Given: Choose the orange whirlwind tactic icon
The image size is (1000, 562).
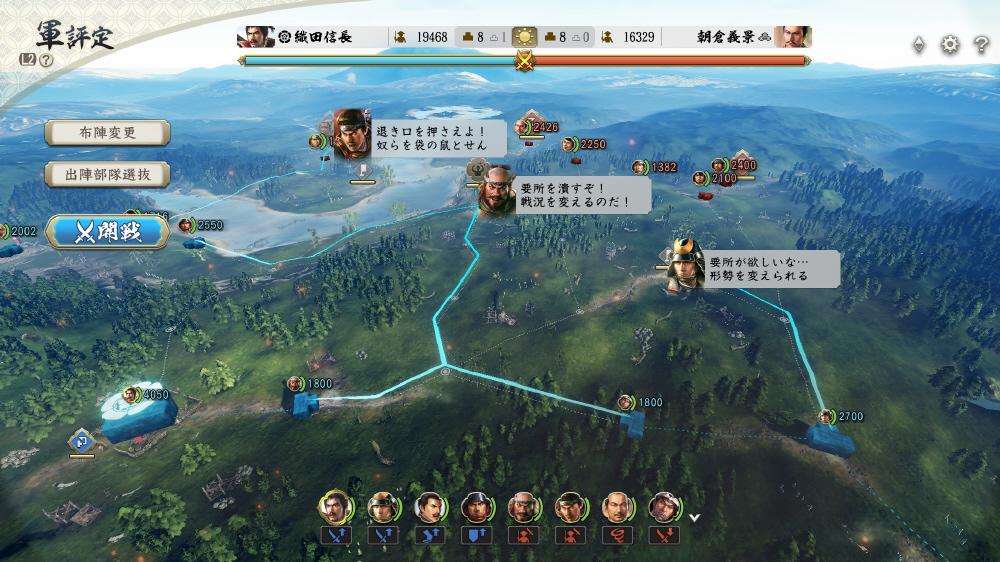Looking at the screenshot, I should pos(616,536).
